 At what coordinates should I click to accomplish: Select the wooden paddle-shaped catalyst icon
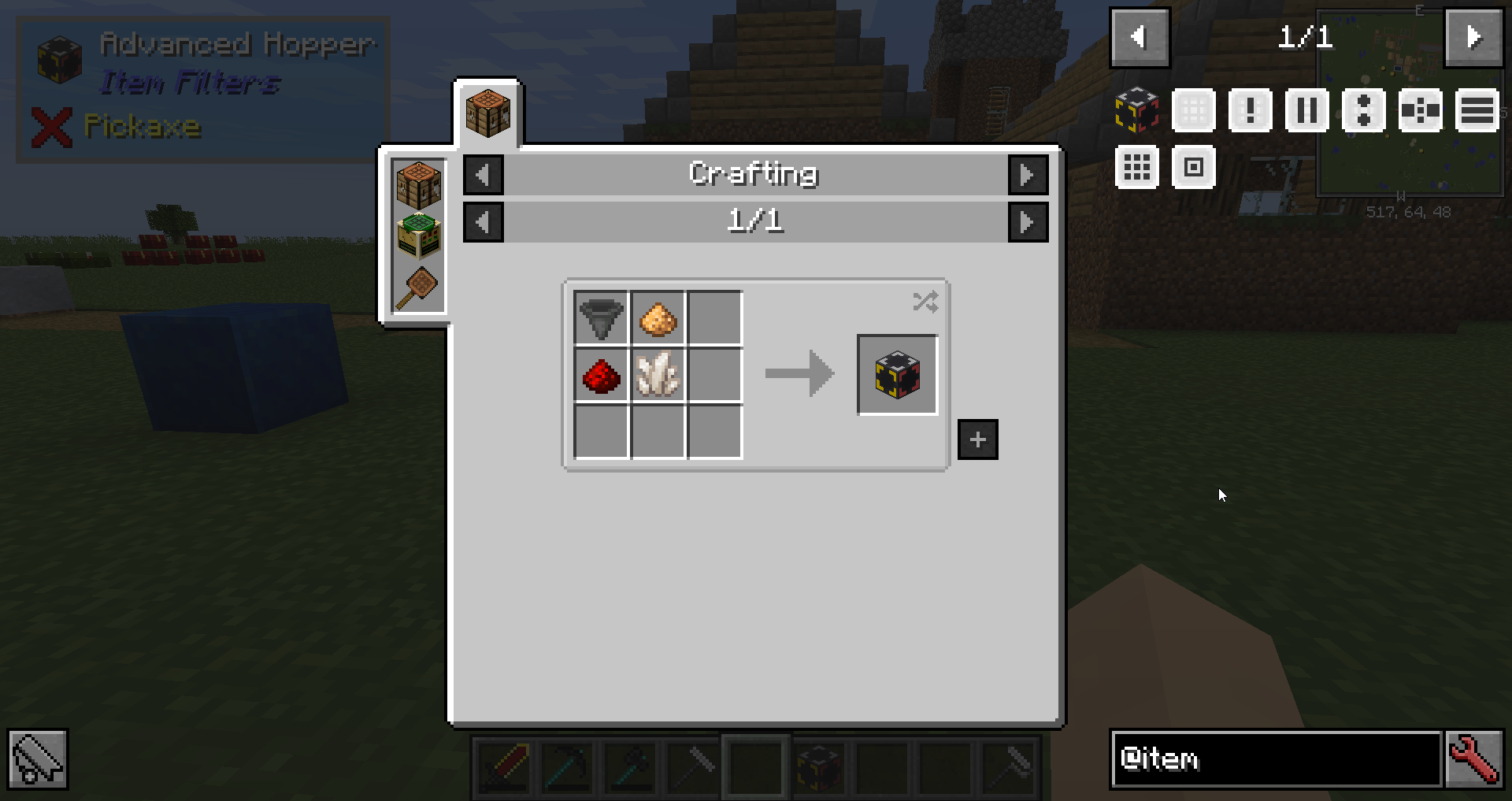tap(418, 287)
